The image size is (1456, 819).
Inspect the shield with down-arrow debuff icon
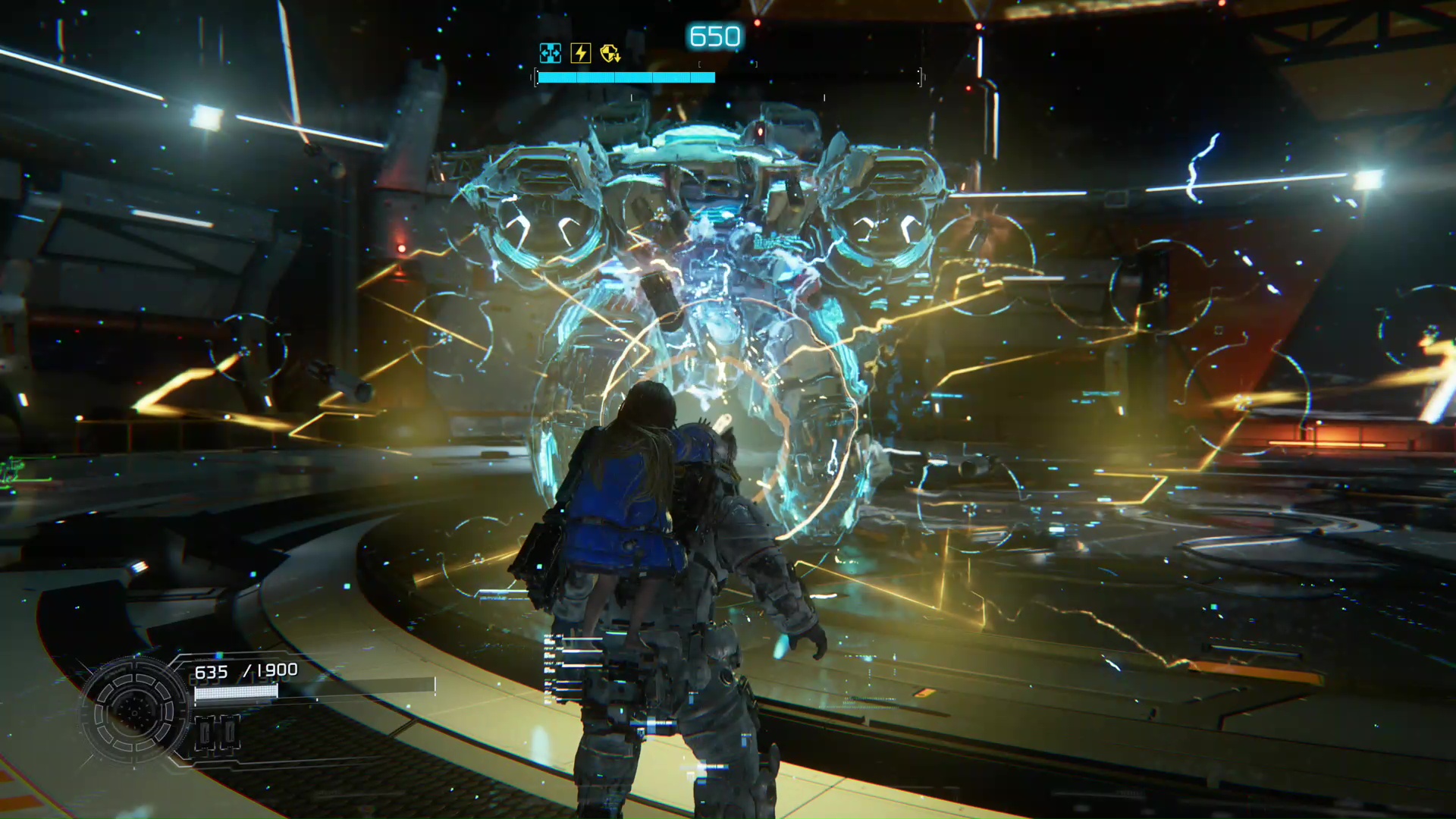(610, 53)
